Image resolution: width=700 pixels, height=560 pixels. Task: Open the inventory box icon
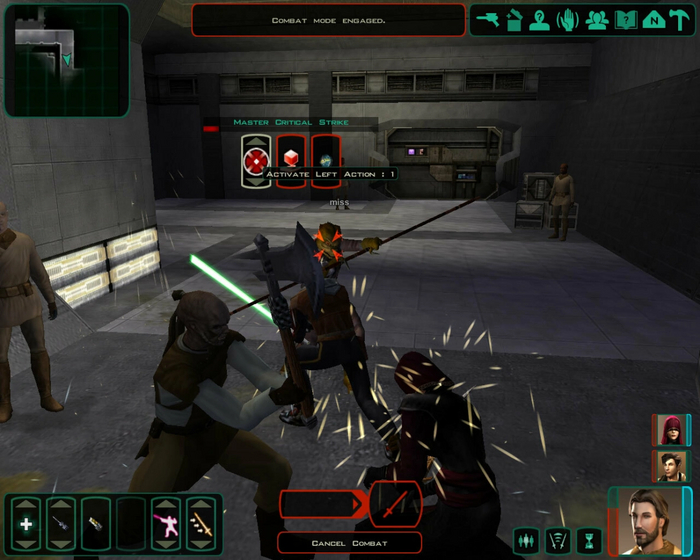point(514,20)
